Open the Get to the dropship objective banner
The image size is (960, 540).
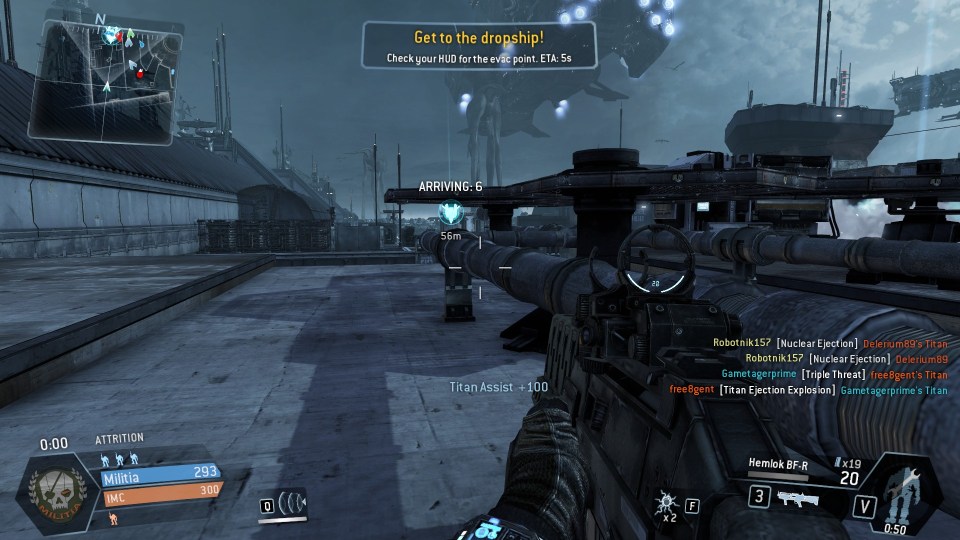[479, 46]
